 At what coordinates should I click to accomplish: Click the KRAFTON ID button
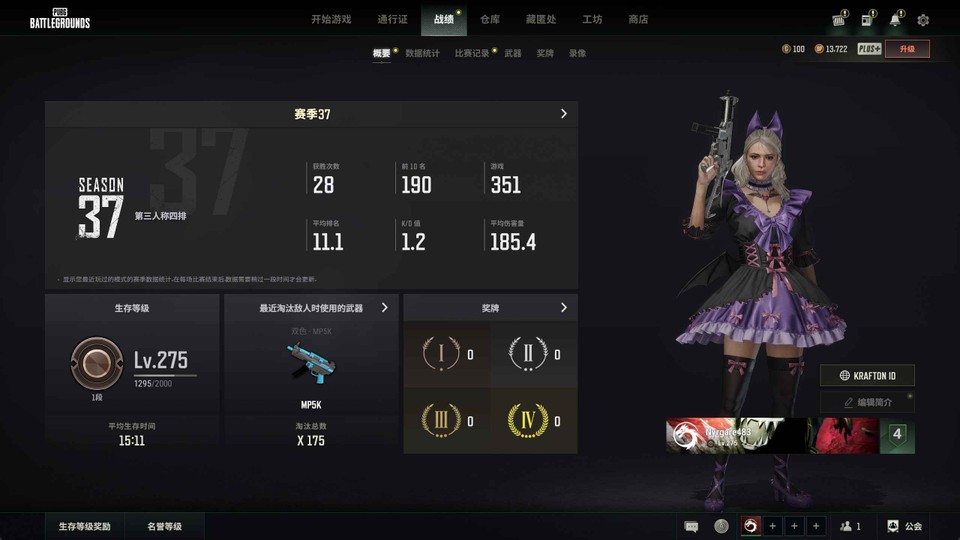pyautogui.click(x=867, y=375)
